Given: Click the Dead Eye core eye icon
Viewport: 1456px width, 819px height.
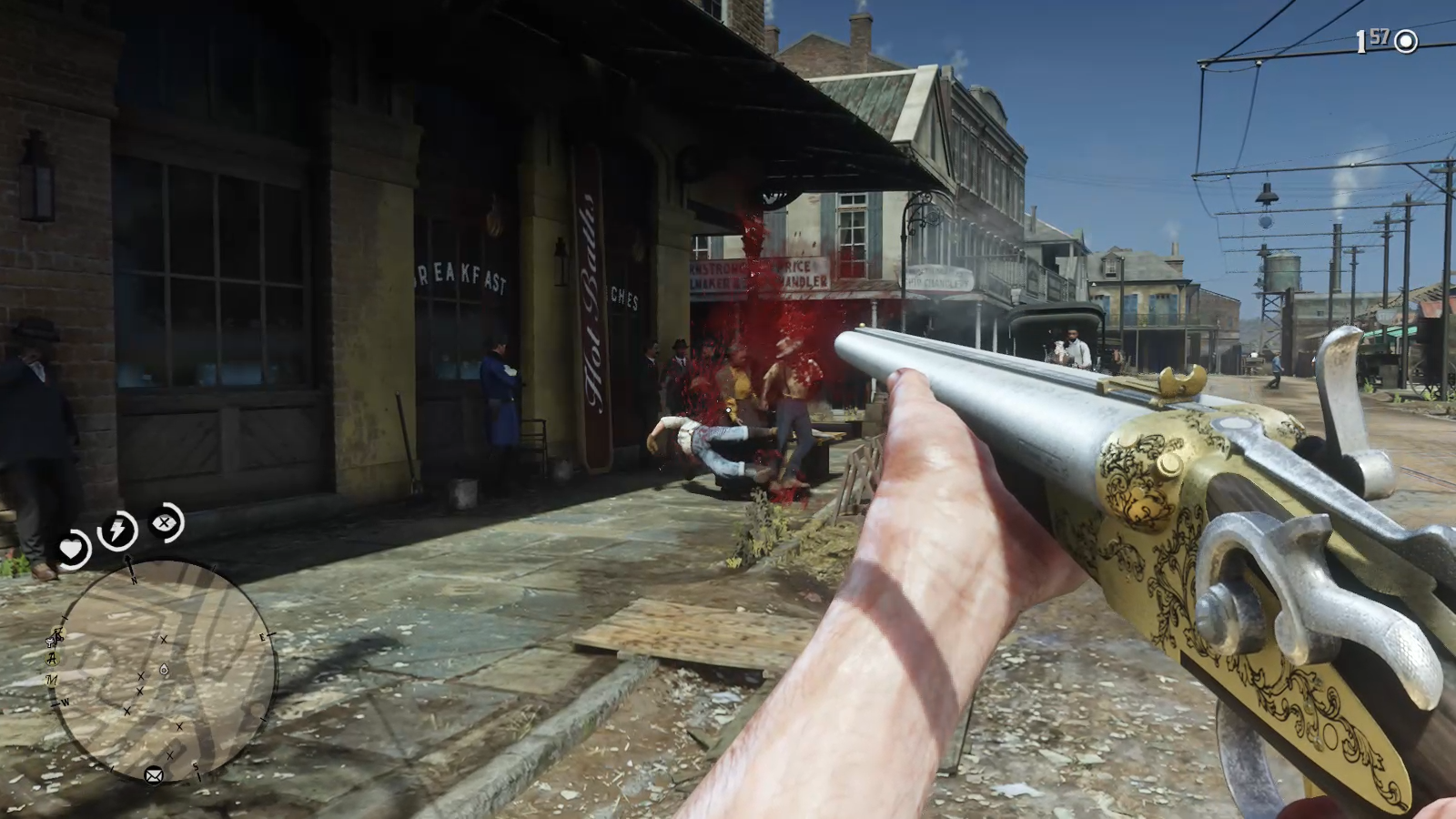Looking at the screenshot, I should (165, 522).
